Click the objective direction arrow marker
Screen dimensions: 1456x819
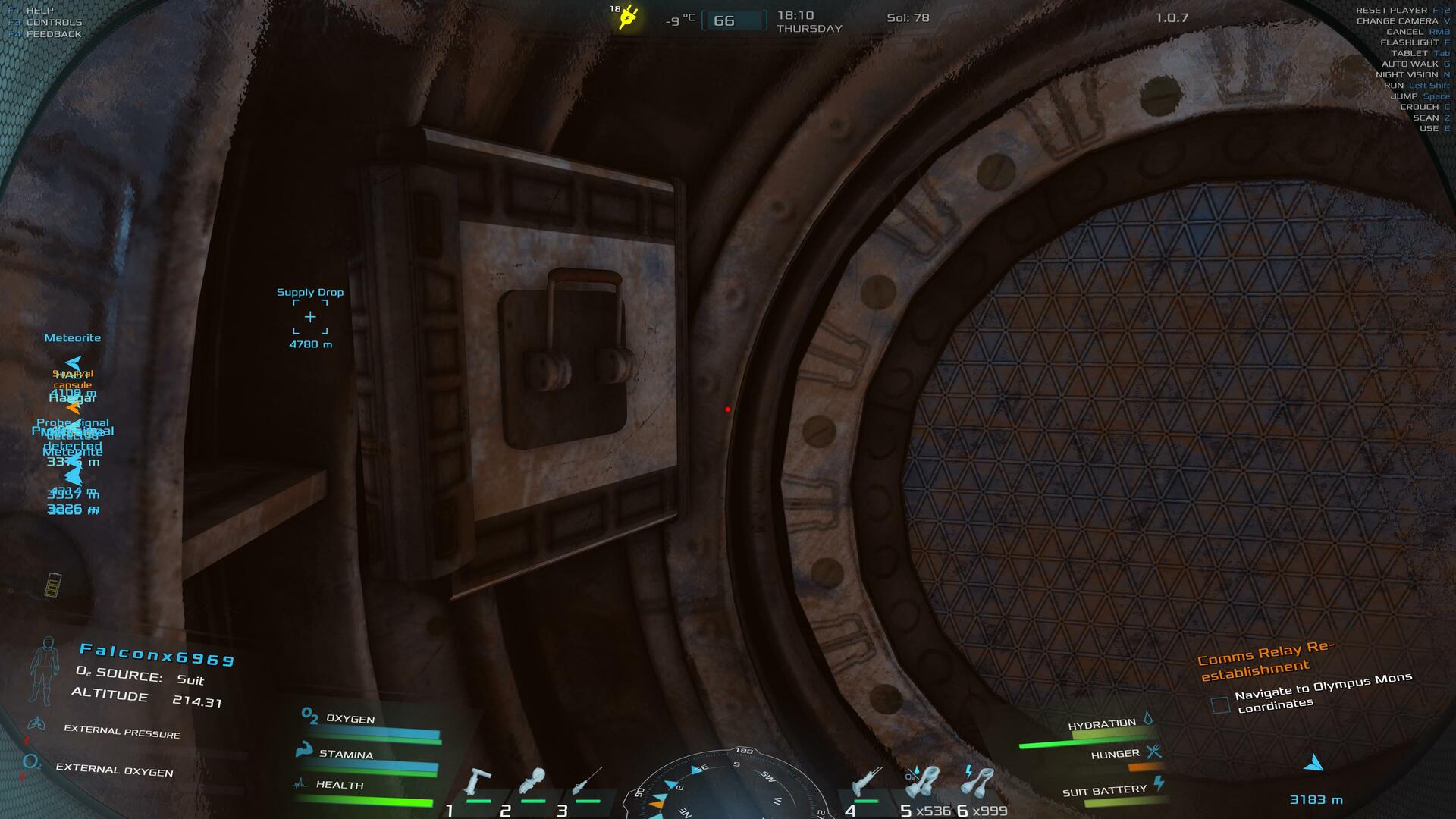point(1314,763)
